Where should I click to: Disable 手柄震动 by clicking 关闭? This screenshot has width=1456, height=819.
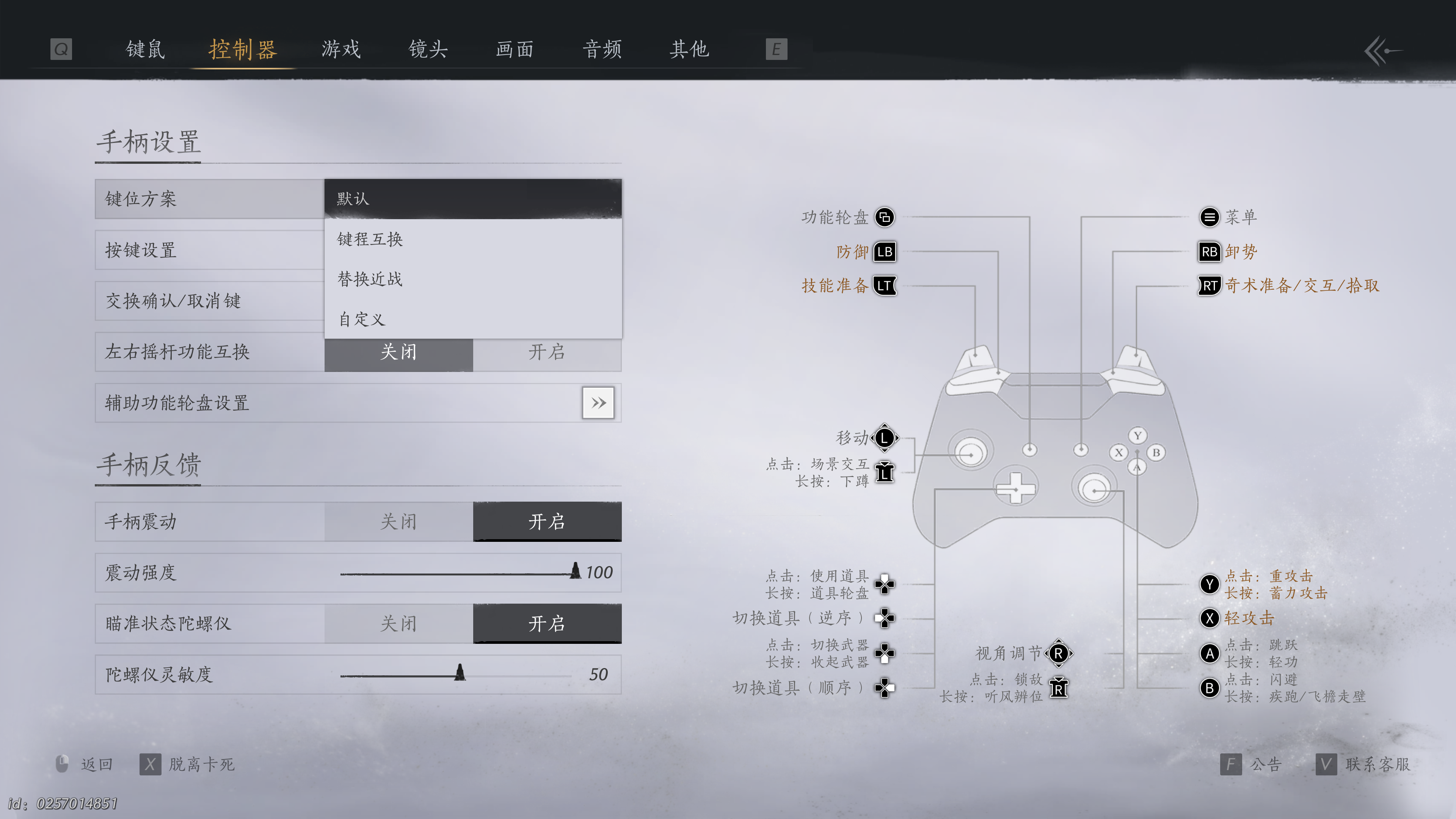(399, 521)
